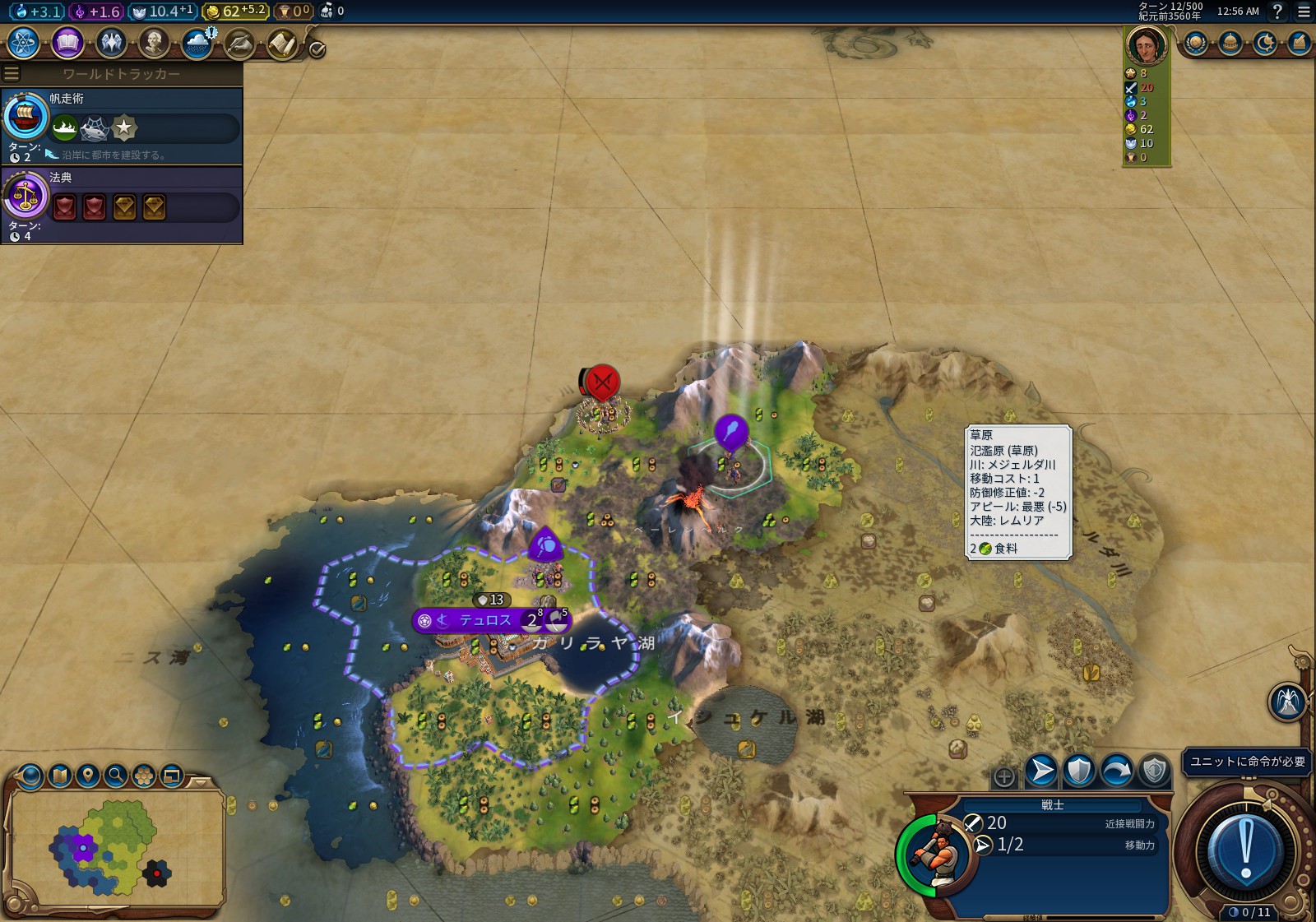The width and height of the screenshot is (1316, 922).
Task: Skip the unit's turn with curved arrow
Action: [x=1116, y=771]
